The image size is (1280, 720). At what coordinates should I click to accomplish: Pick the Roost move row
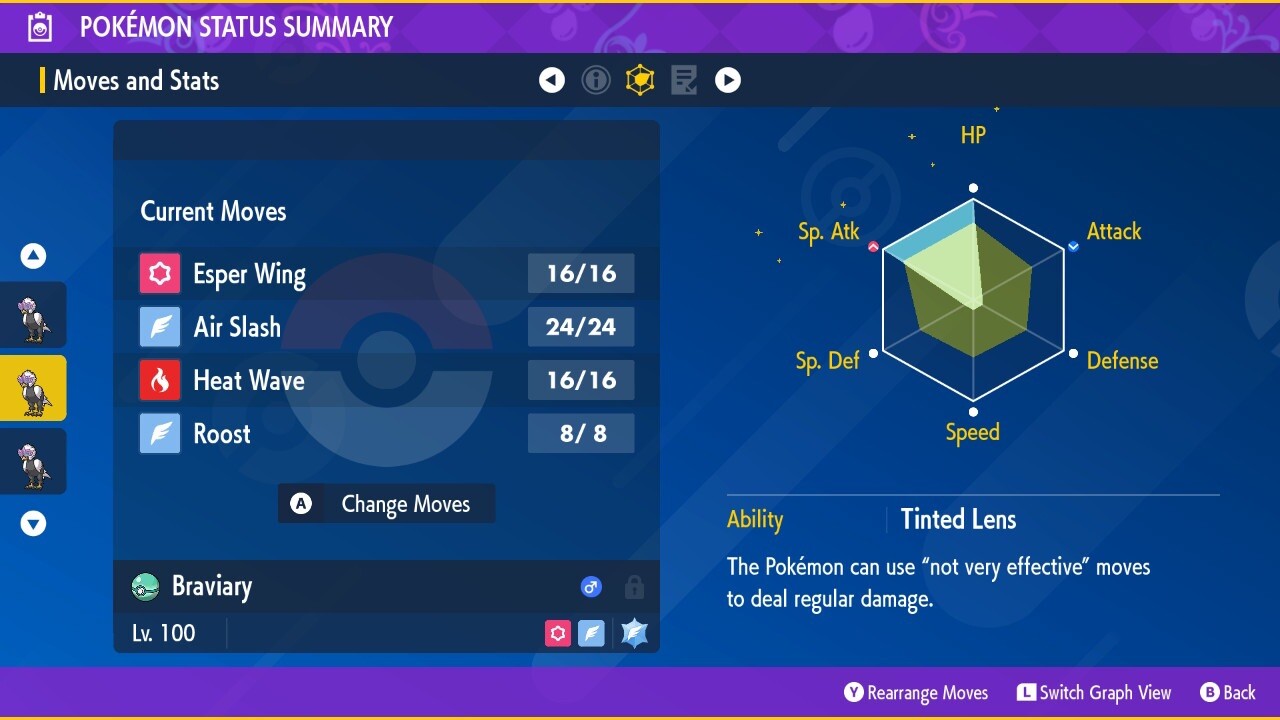[386, 434]
